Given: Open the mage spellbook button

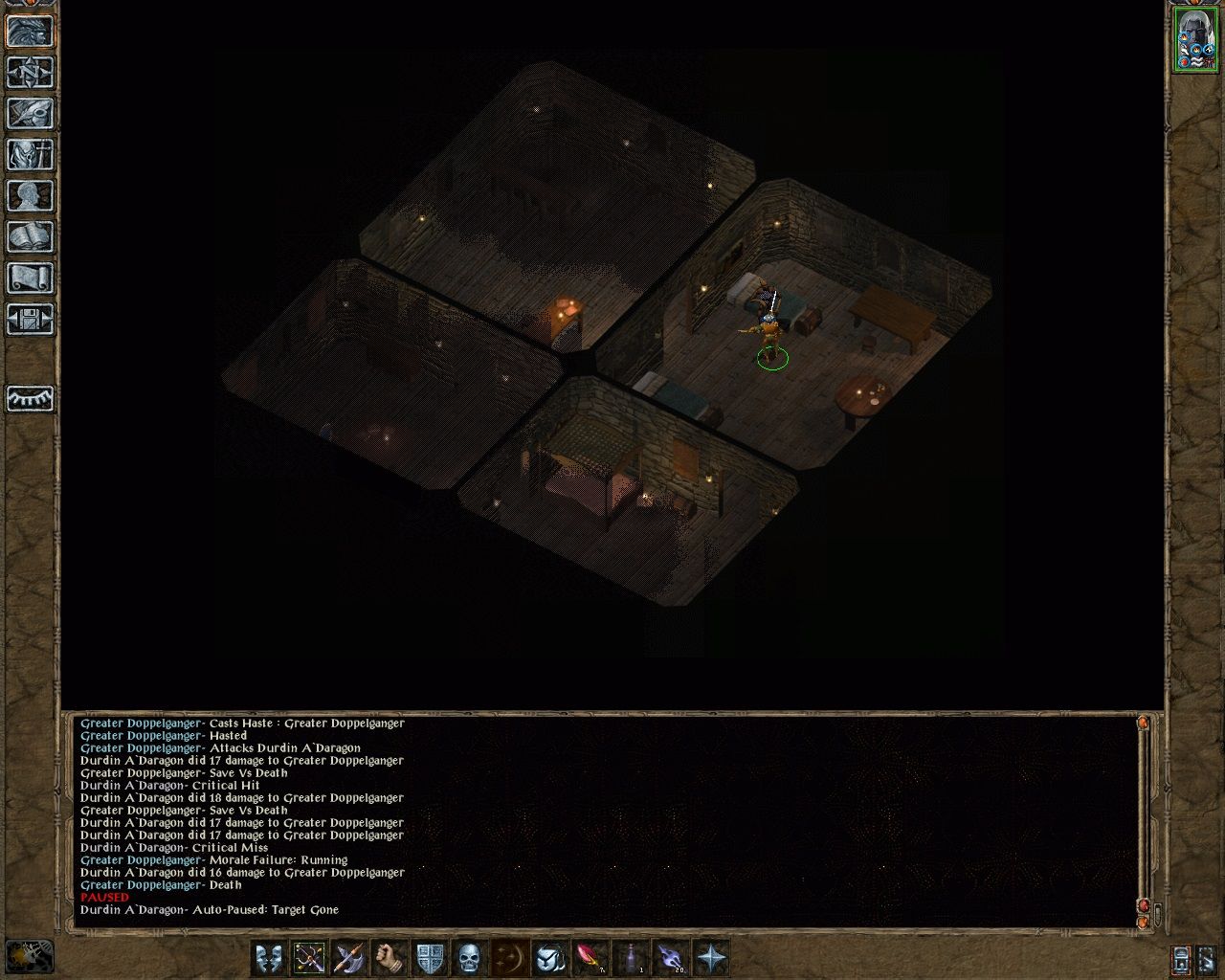Looking at the screenshot, I should (30, 236).
